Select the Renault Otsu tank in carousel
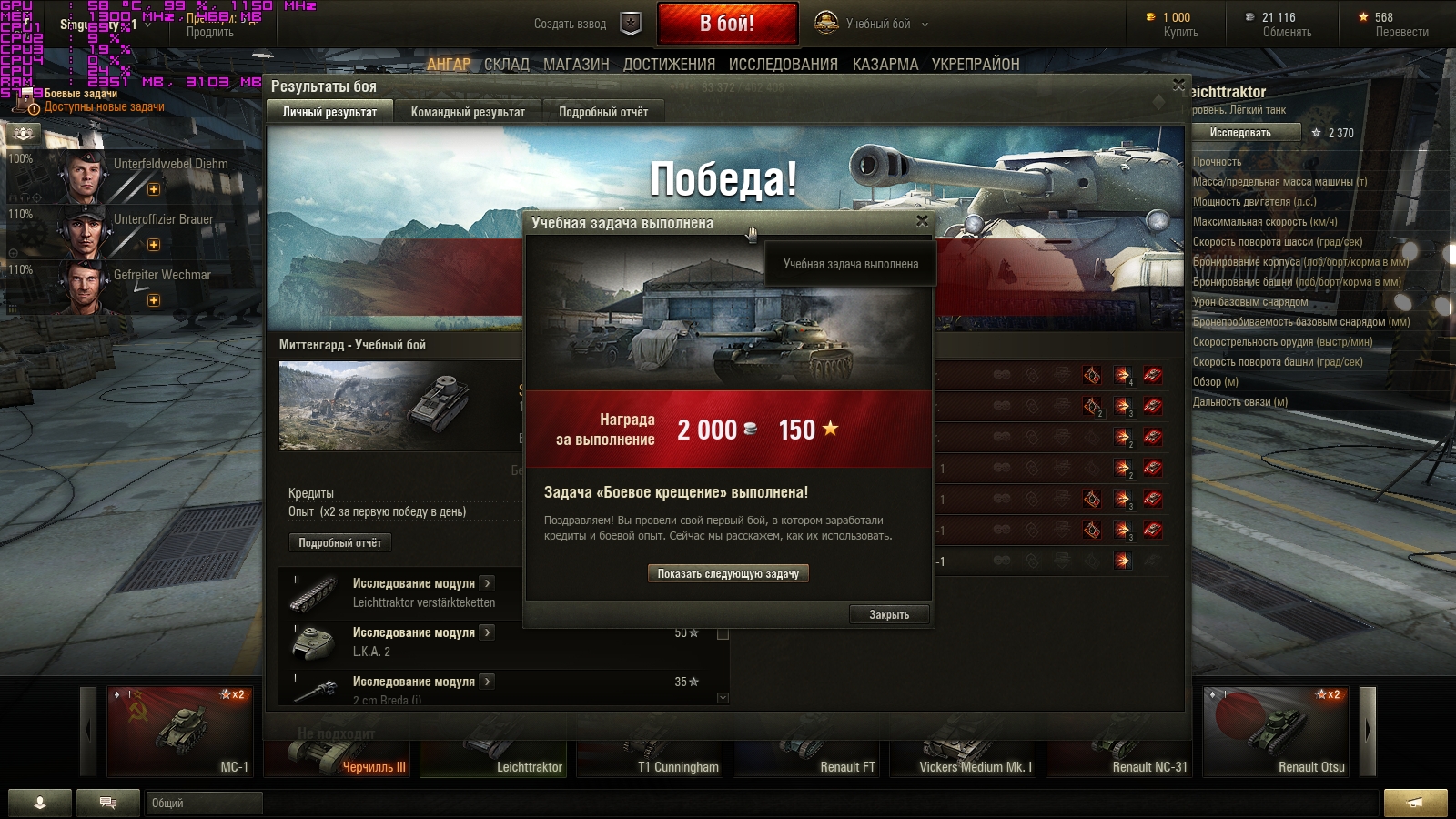The height and width of the screenshot is (819, 1456). tap(1277, 732)
